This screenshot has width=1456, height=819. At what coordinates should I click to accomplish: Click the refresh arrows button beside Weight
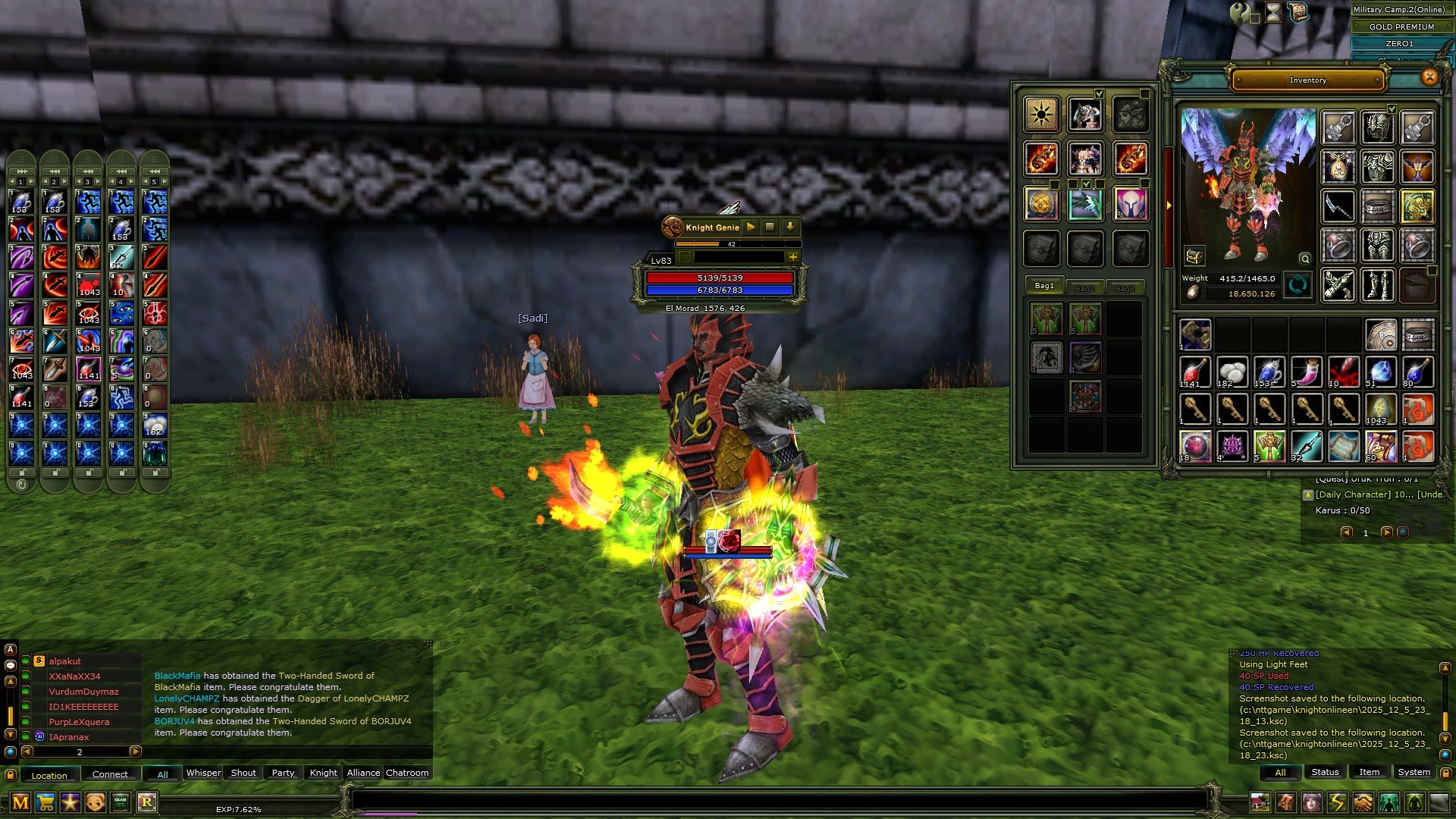1298,285
